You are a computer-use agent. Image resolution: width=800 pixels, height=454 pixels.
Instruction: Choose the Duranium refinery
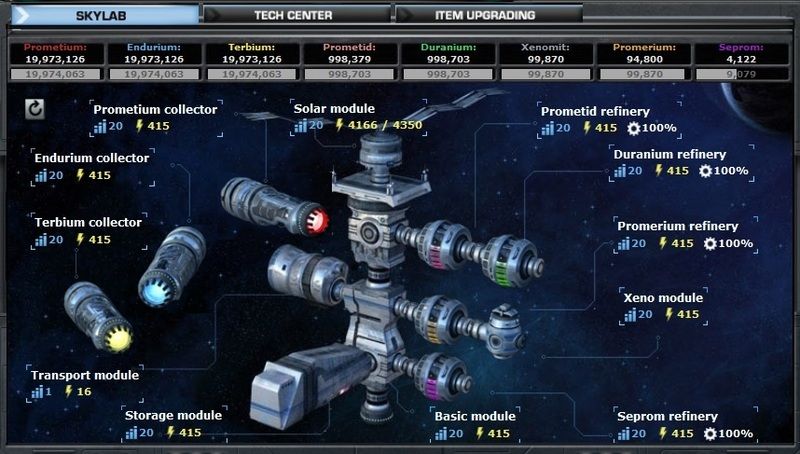pos(669,154)
